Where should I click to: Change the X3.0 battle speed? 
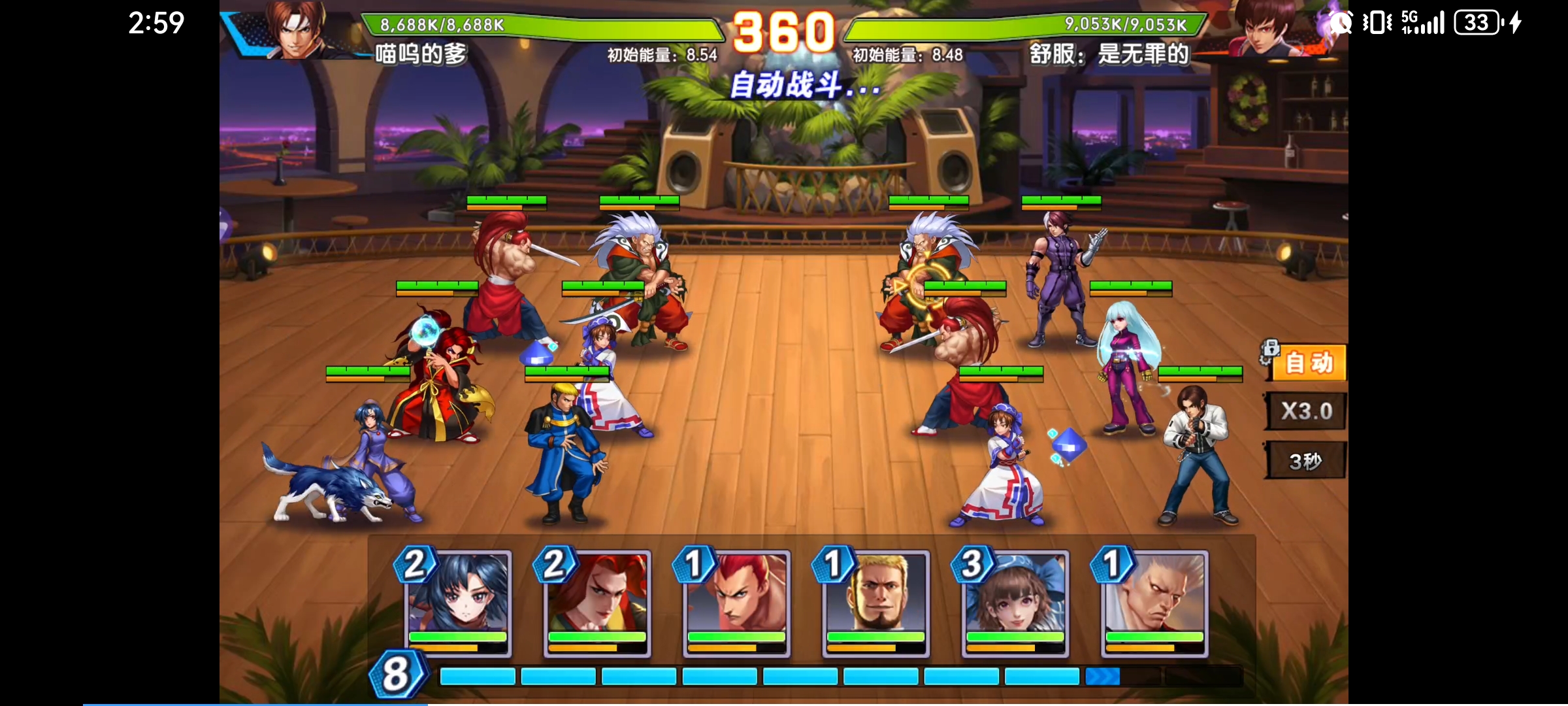(x=1306, y=411)
